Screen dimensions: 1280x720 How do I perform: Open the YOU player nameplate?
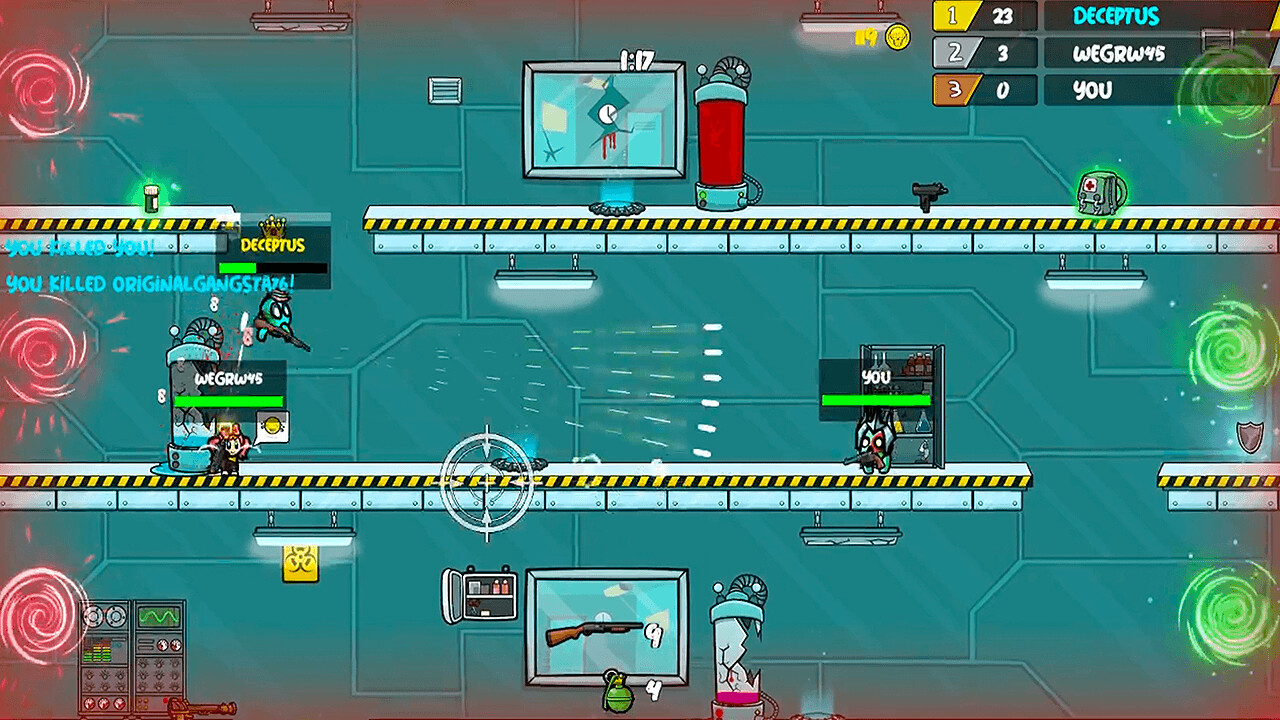[875, 379]
